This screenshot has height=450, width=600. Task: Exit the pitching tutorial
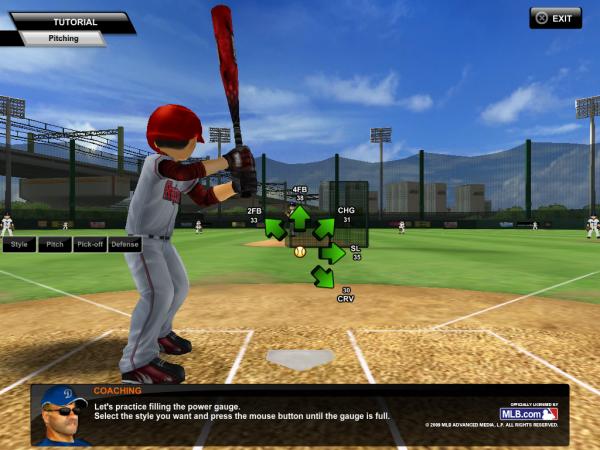click(x=555, y=18)
